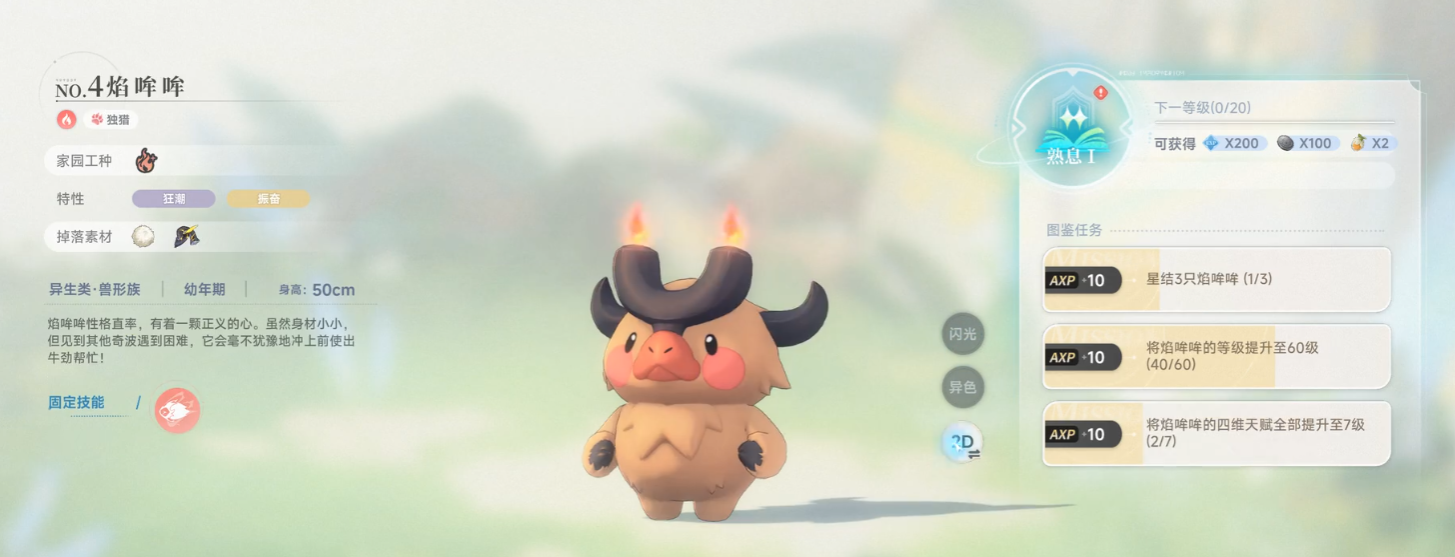Open the level 60 upgrade codex task
Viewport: 1455px width, 557px height.
click(1216, 356)
